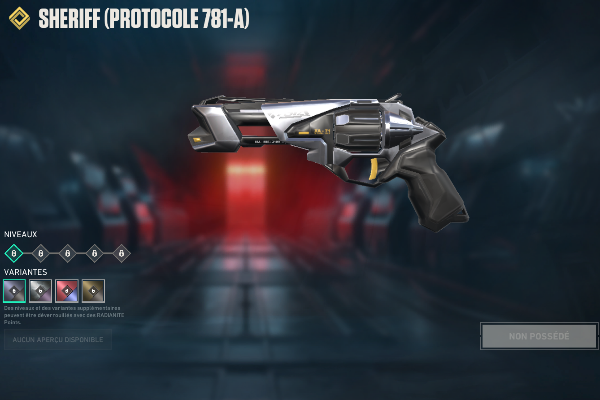Choose the teal-outlined purple variant swatch
The height and width of the screenshot is (400, 600).
[x=14, y=291]
